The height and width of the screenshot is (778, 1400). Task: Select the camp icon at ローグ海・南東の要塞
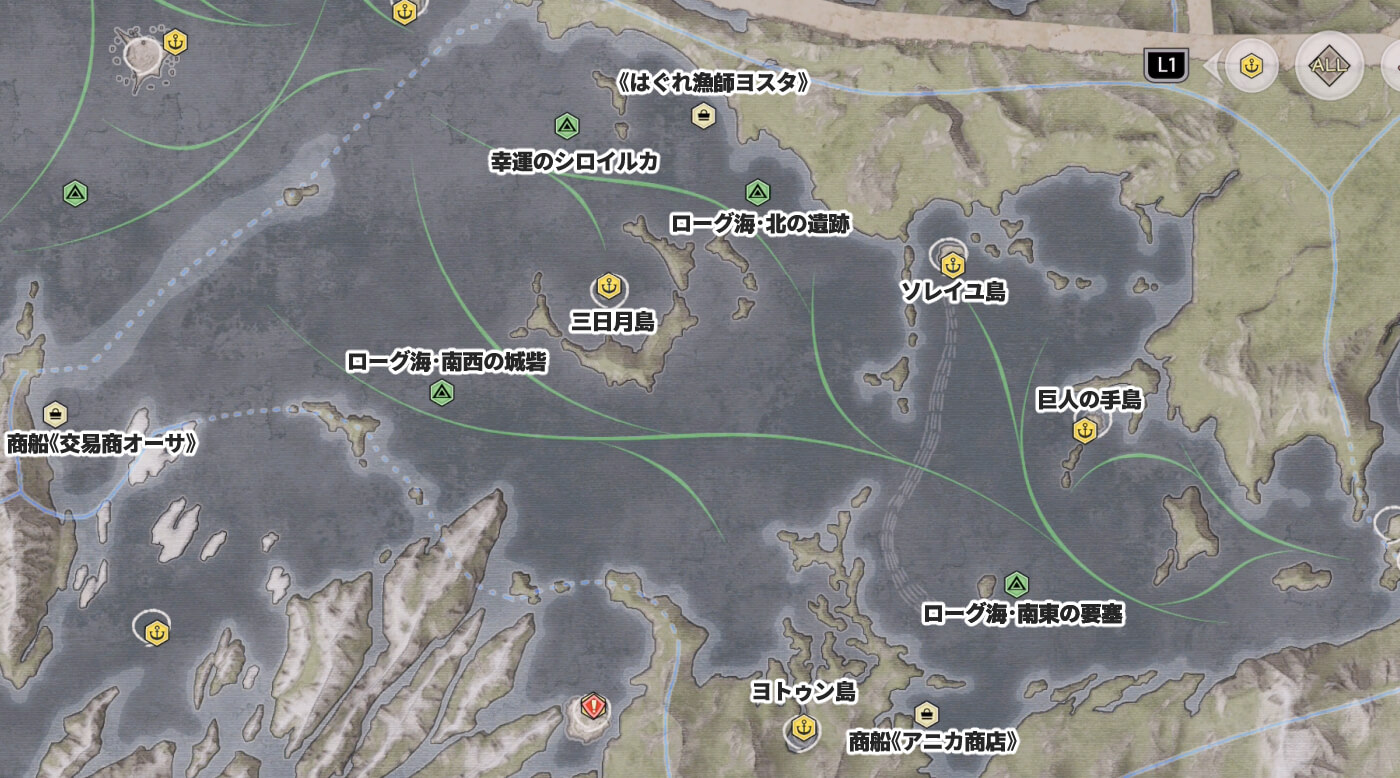[x=1016, y=582]
